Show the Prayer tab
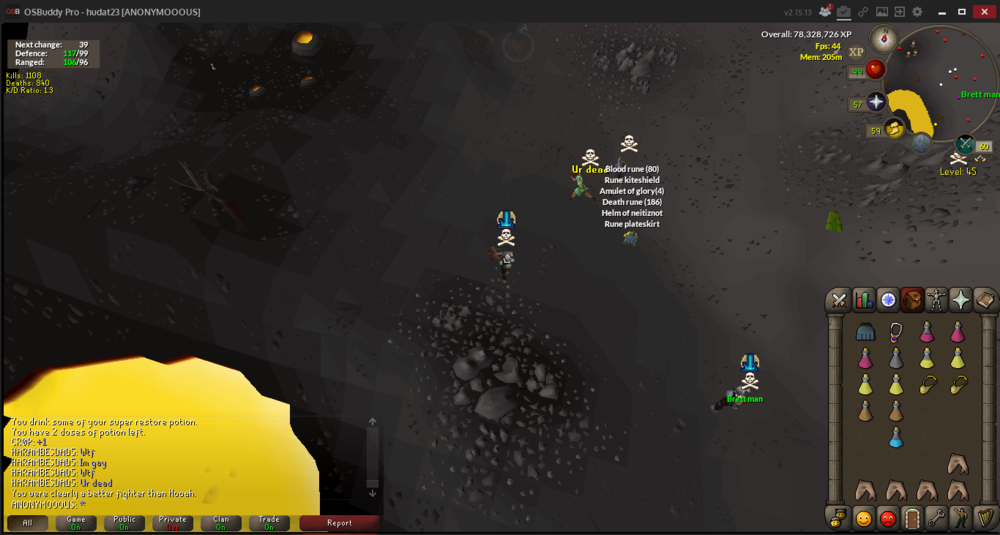 point(960,299)
